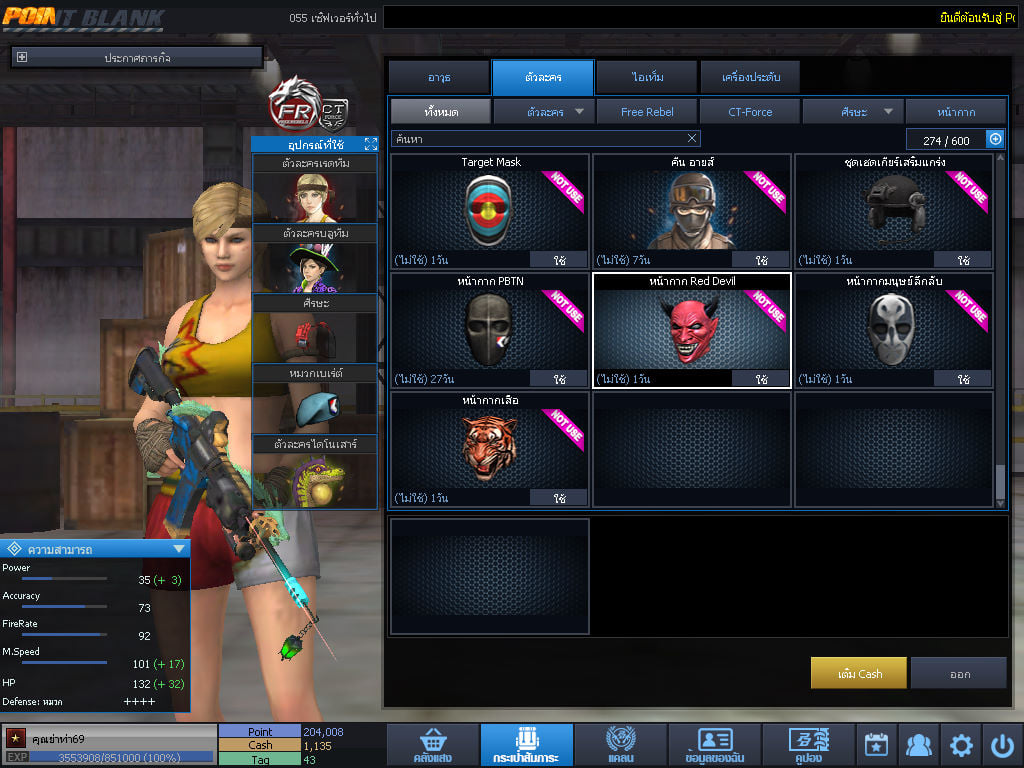Filter by CT-Force characters
The width and height of the screenshot is (1024, 768).
pos(750,112)
